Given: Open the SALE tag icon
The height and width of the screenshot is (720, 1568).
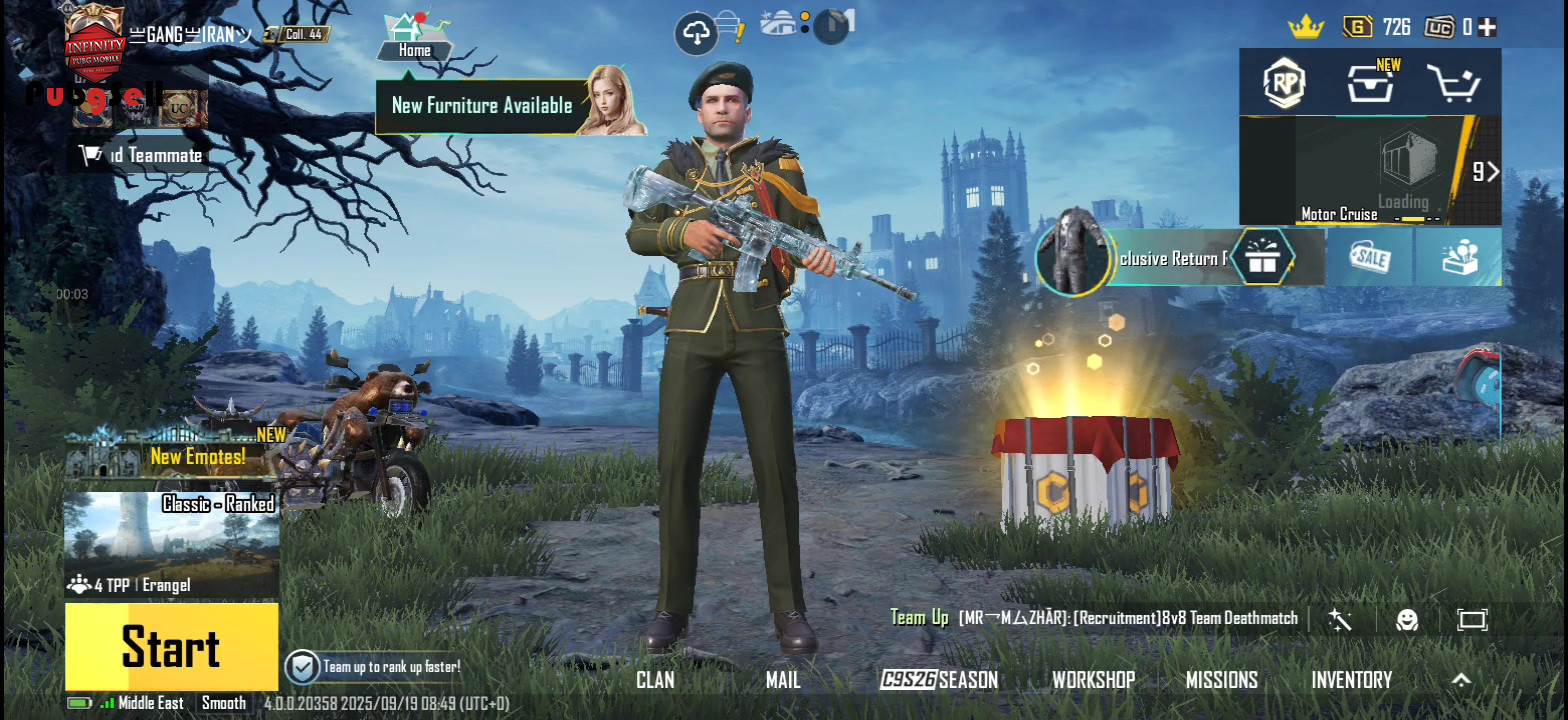Looking at the screenshot, I should point(1369,258).
